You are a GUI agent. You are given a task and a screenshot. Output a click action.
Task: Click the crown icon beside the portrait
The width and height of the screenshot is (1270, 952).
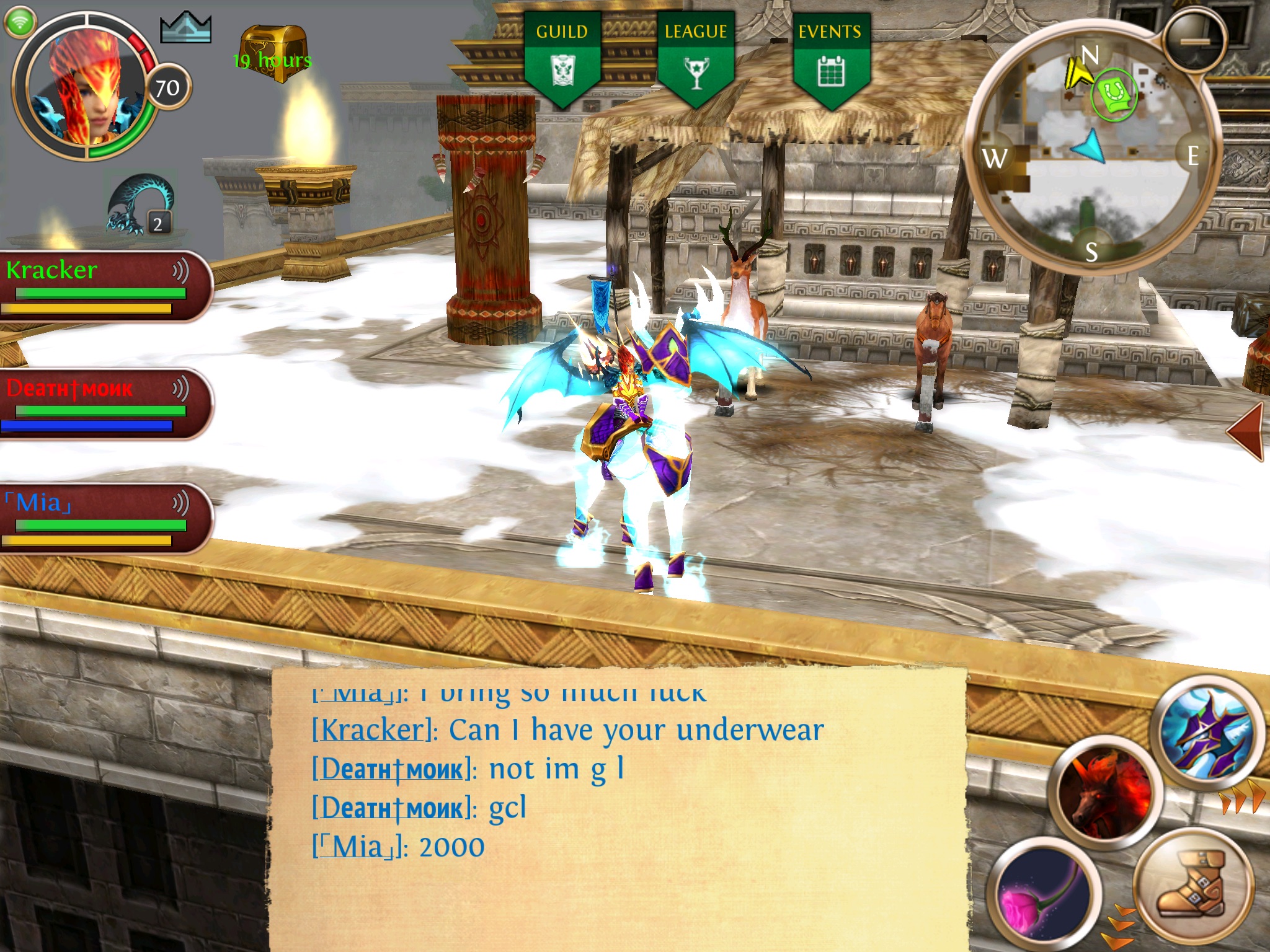185,28
